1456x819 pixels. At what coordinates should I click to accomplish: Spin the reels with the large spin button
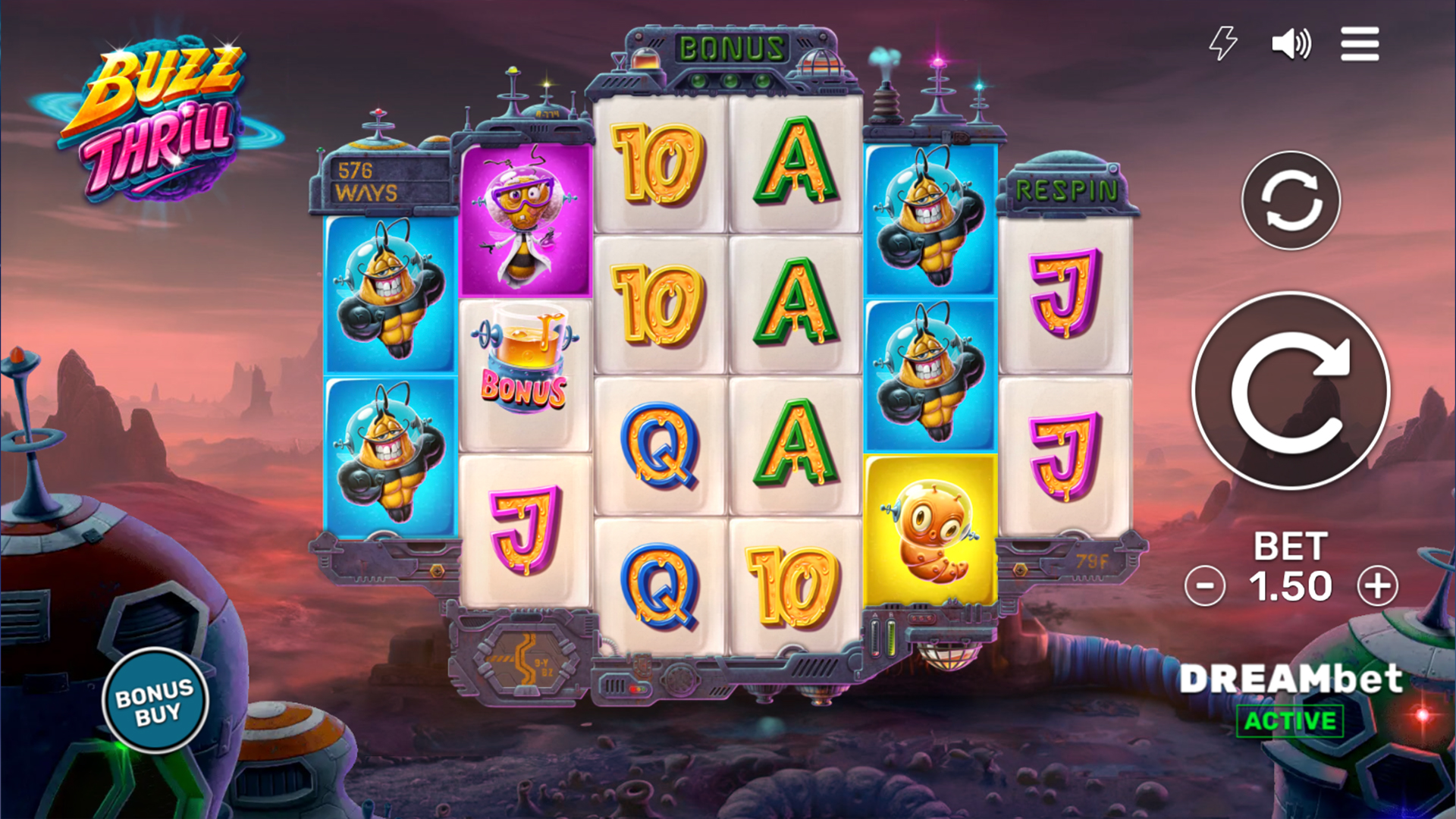(x=1291, y=391)
